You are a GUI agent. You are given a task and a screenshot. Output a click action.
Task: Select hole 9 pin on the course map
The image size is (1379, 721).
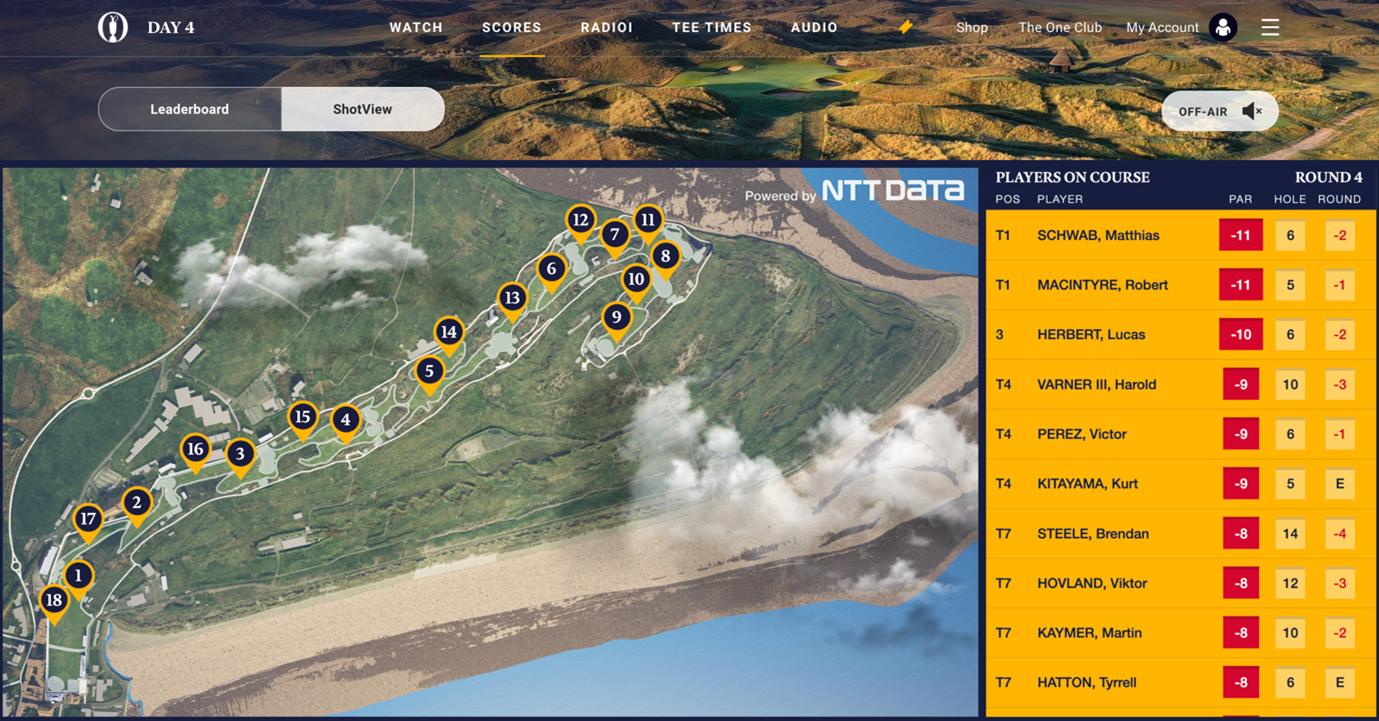point(617,316)
